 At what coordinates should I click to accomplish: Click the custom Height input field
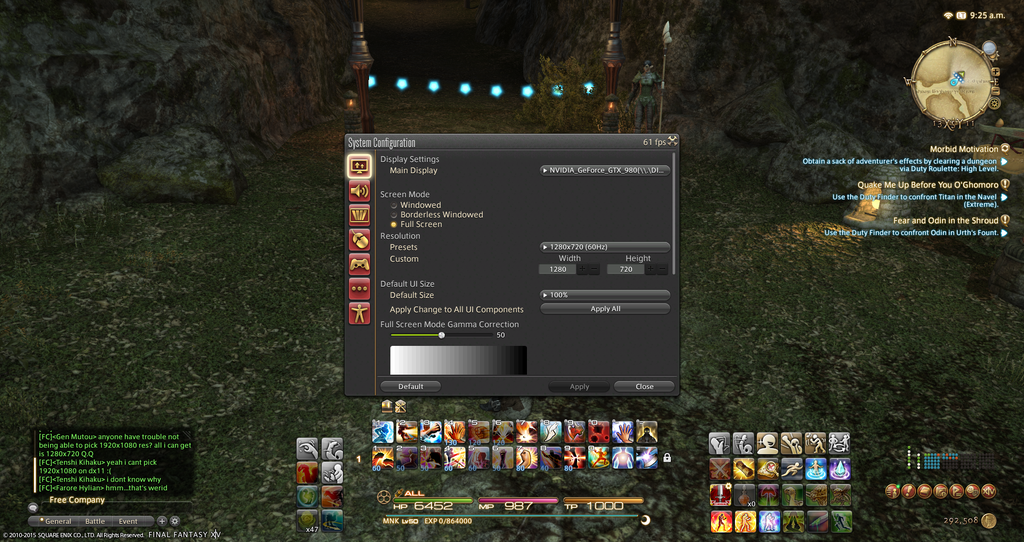[x=627, y=269]
